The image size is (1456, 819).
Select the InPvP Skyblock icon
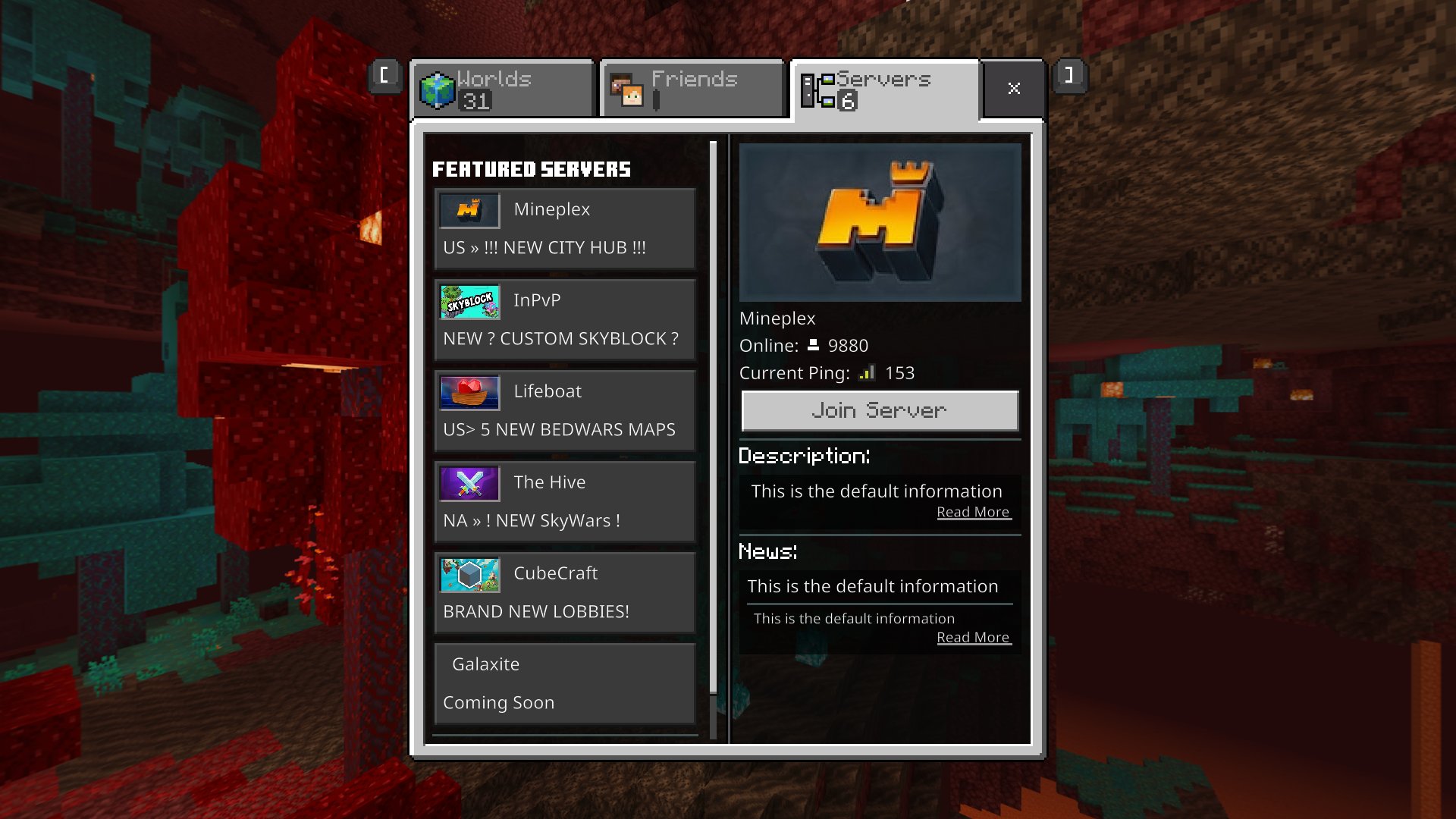pyautogui.click(x=469, y=301)
